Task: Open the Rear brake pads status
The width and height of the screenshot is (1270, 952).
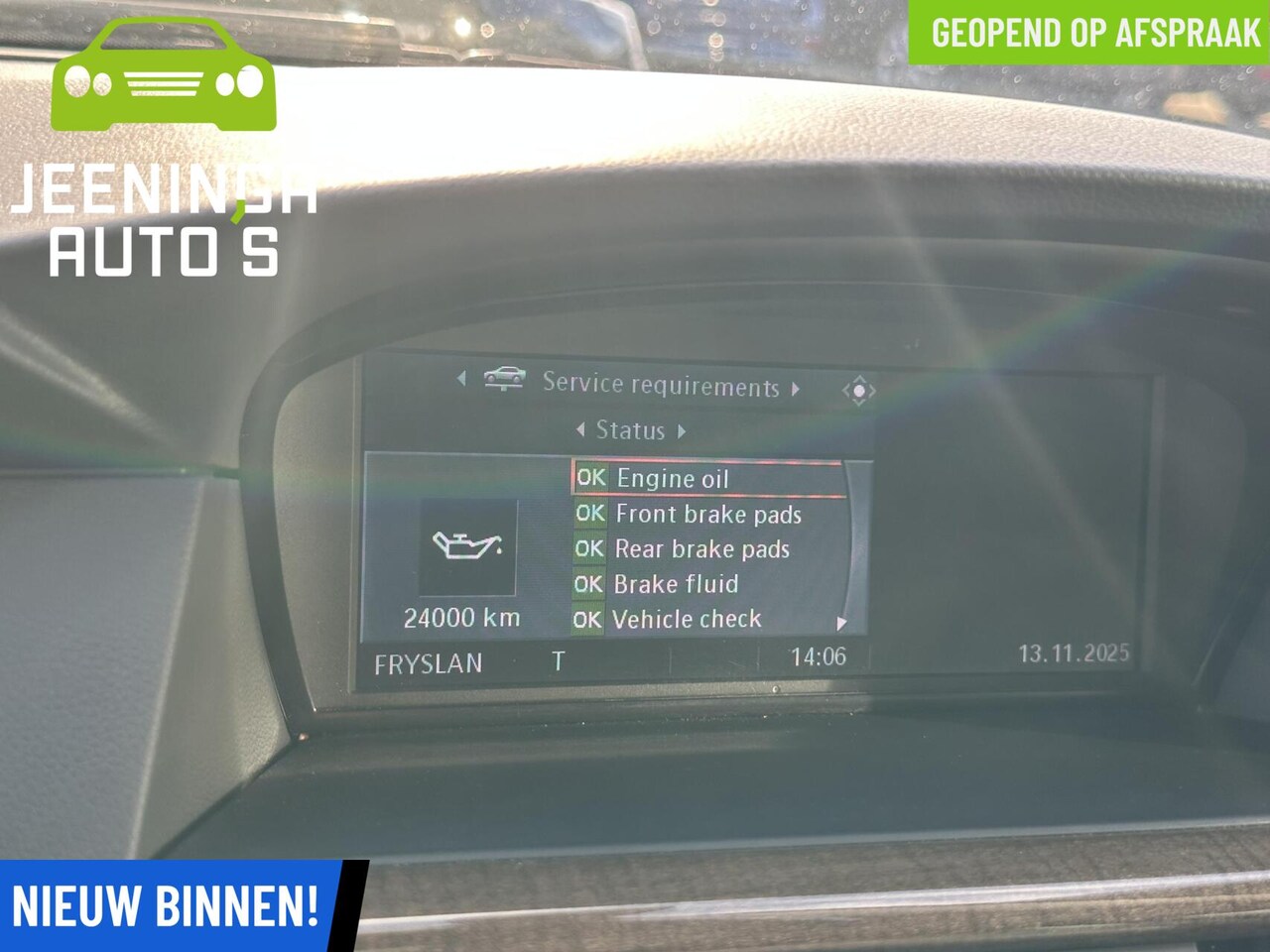Action: tap(701, 548)
